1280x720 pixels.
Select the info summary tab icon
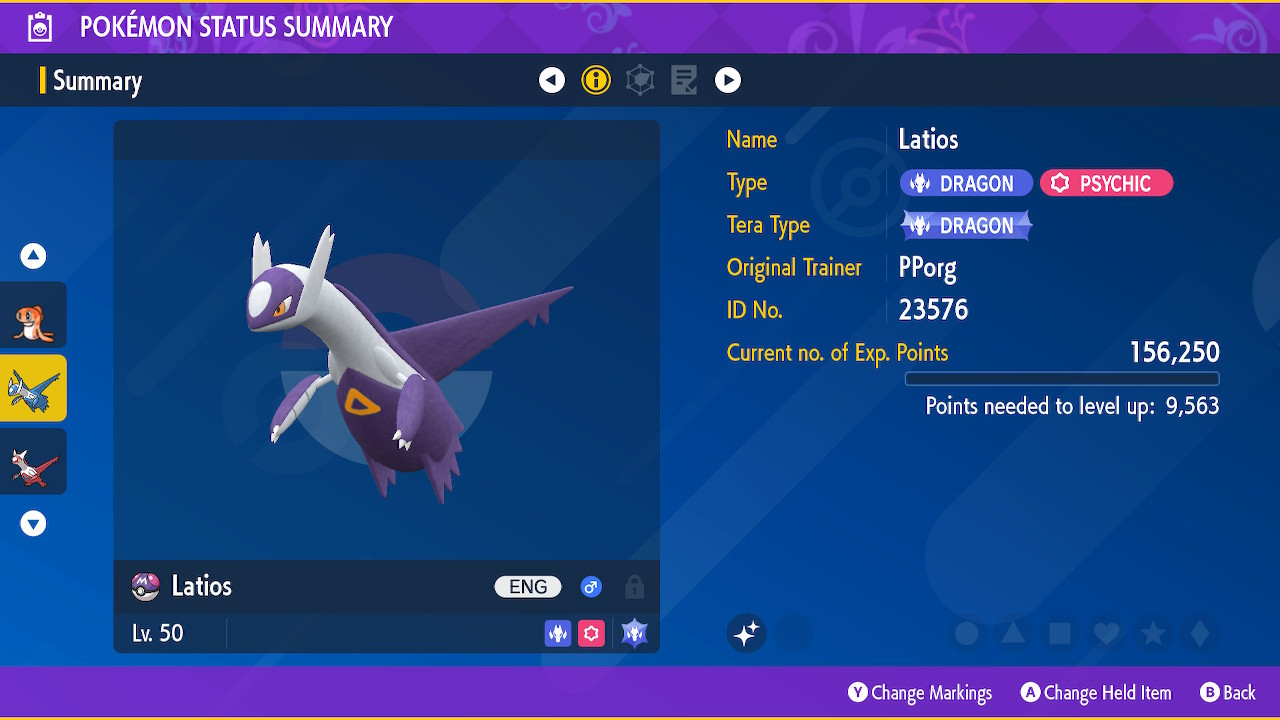tap(596, 80)
